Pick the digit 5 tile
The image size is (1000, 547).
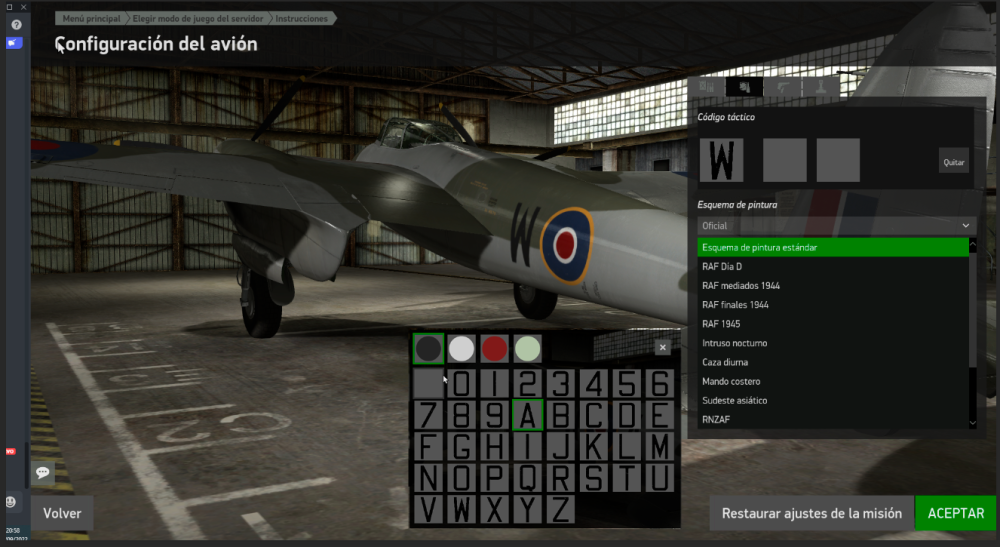(626, 384)
